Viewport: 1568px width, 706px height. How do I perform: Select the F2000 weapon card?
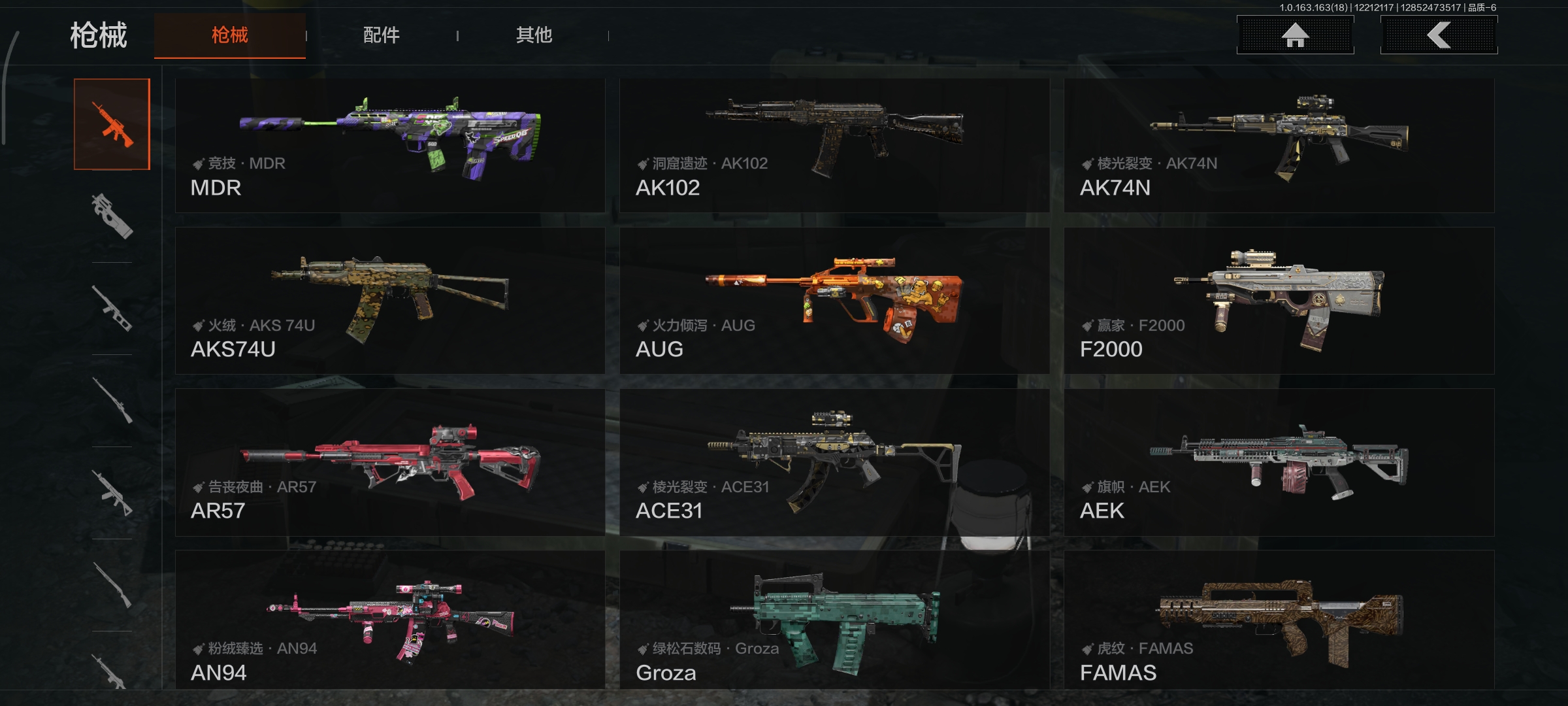pyautogui.click(x=1279, y=301)
